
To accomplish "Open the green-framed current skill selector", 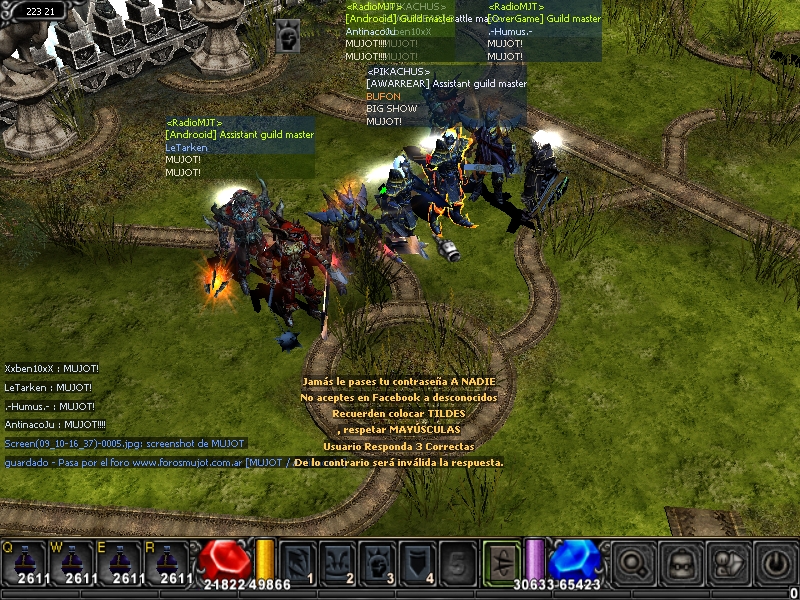I will 501,560.
